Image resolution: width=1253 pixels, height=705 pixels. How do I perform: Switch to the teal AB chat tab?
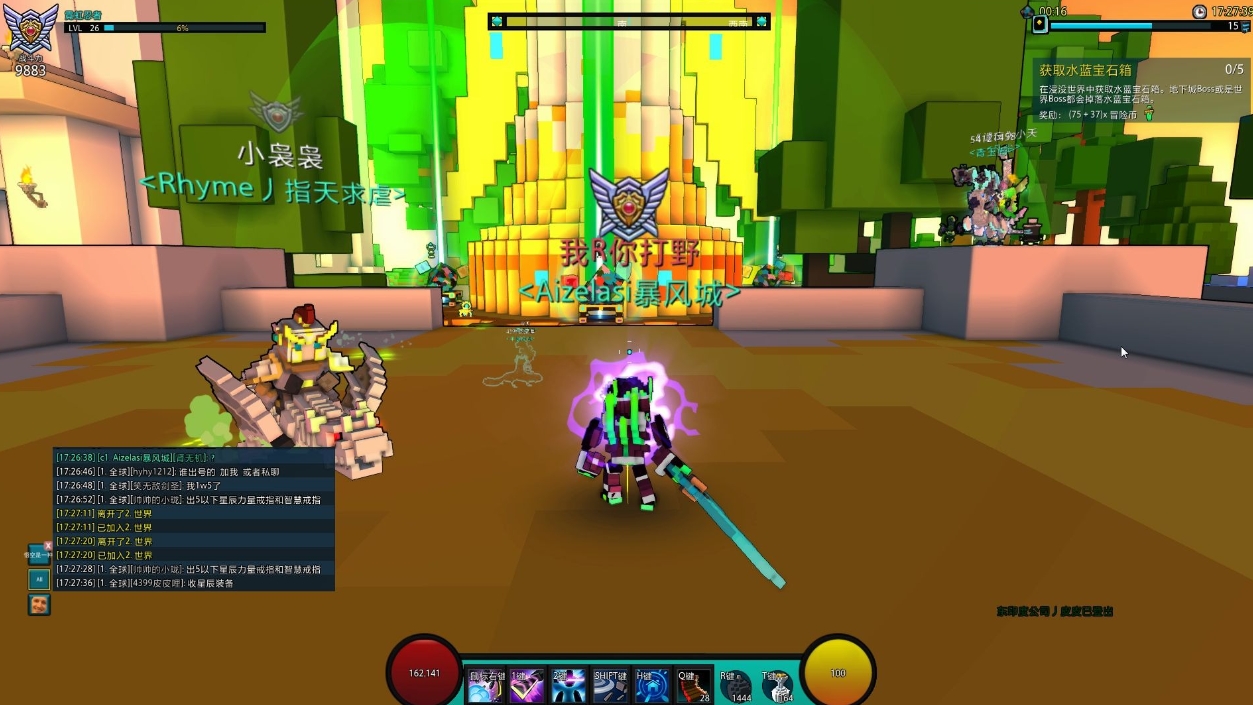click(39, 579)
